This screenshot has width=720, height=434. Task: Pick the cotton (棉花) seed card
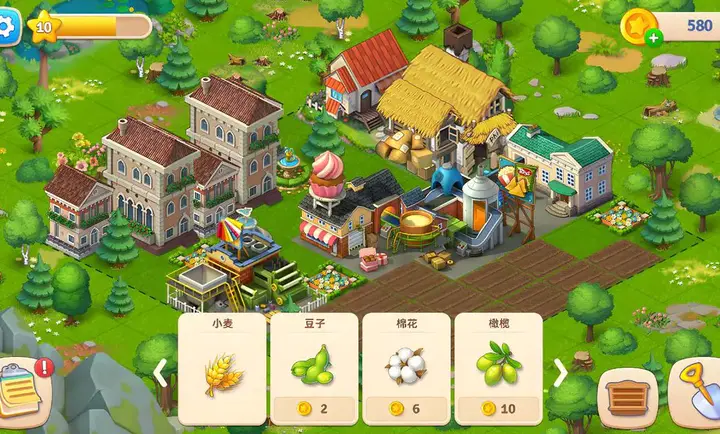[x=406, y=368]
